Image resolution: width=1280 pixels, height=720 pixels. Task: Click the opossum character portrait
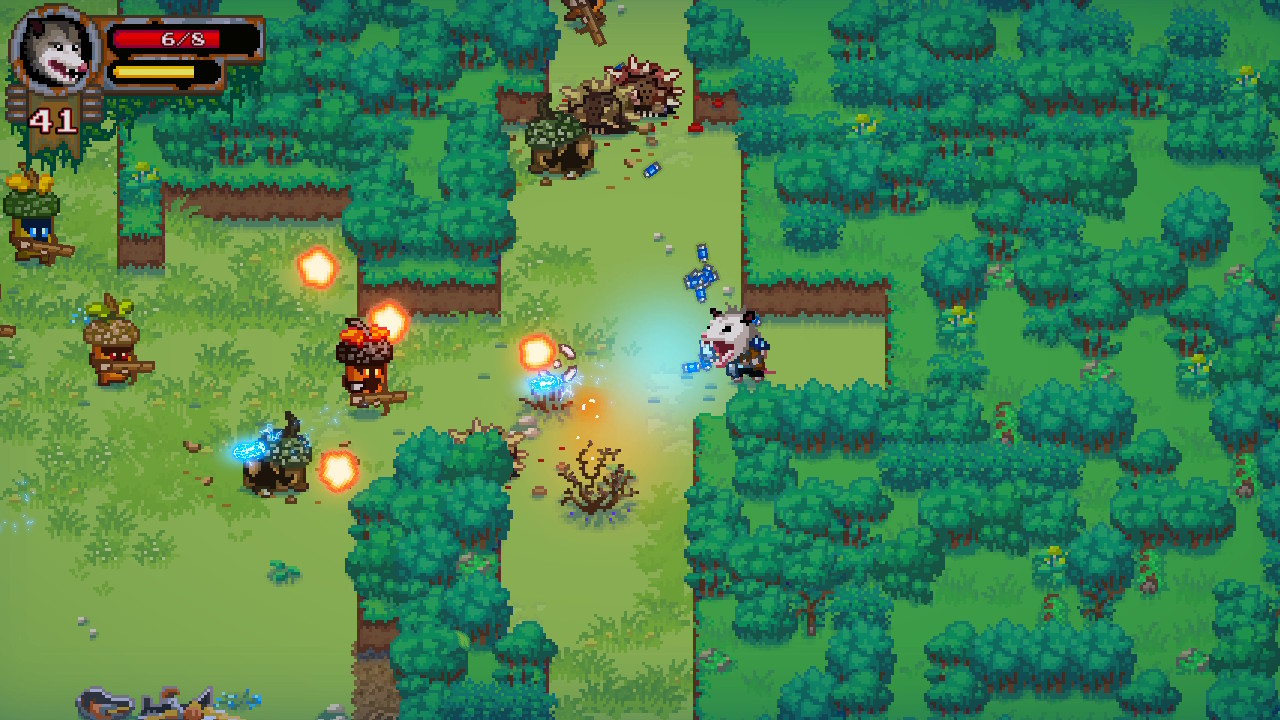pyautogui.click(x=52, y=48)
